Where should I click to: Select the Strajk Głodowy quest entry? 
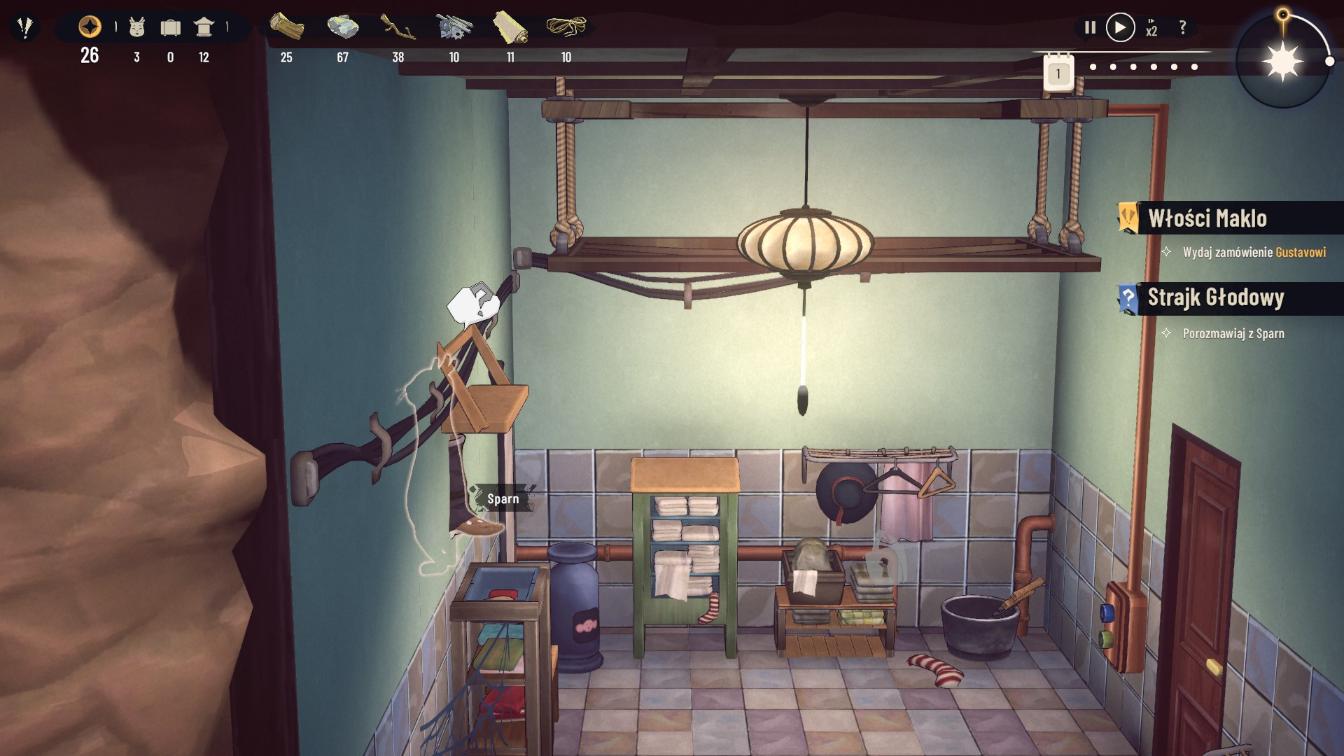pos(1215,298)
